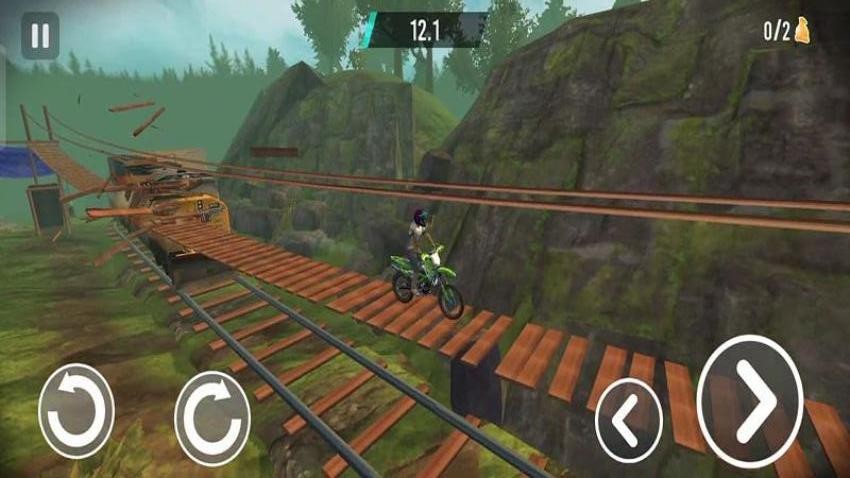850x478 pixels.
Task: Pause the game with the pause button
Action: pos(40,37)
